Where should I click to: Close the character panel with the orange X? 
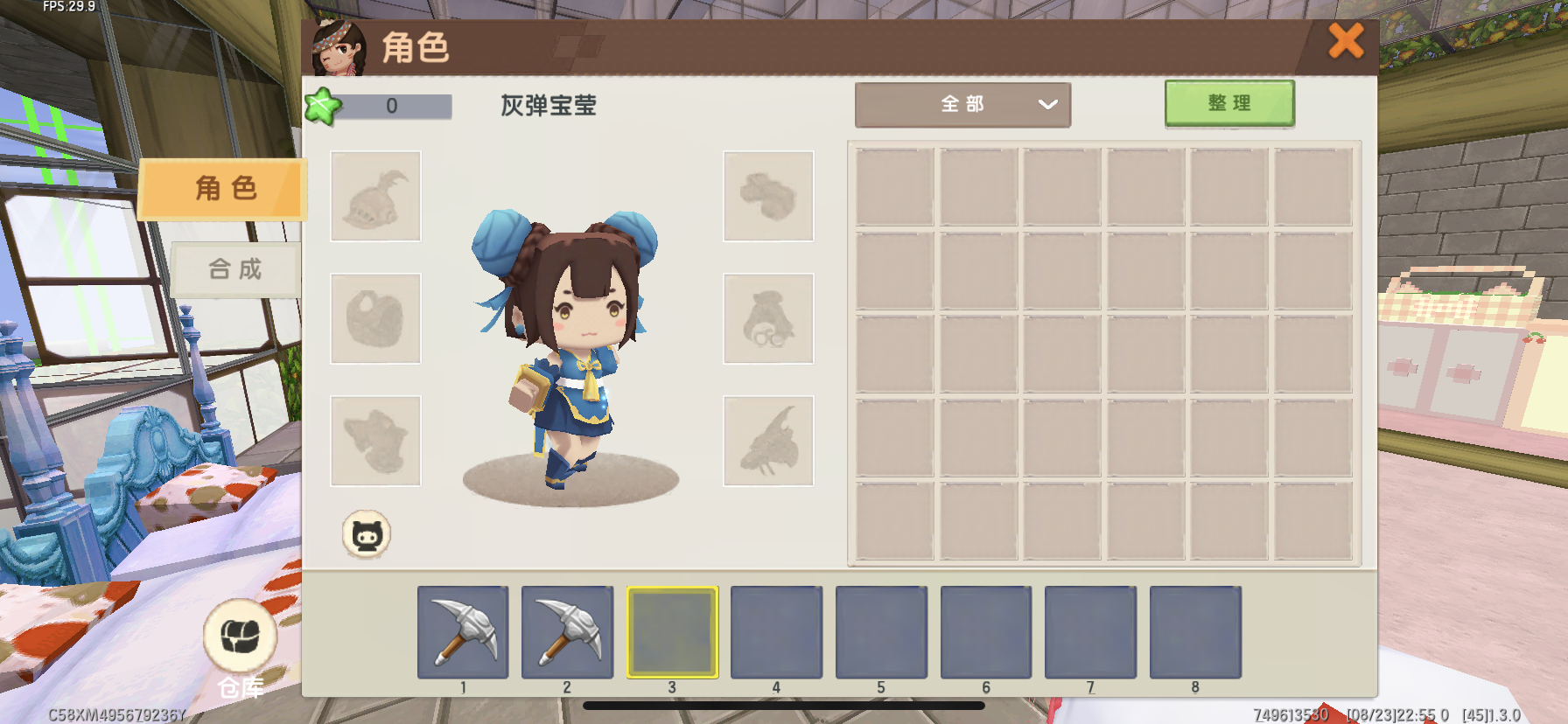click(1346, 41)
